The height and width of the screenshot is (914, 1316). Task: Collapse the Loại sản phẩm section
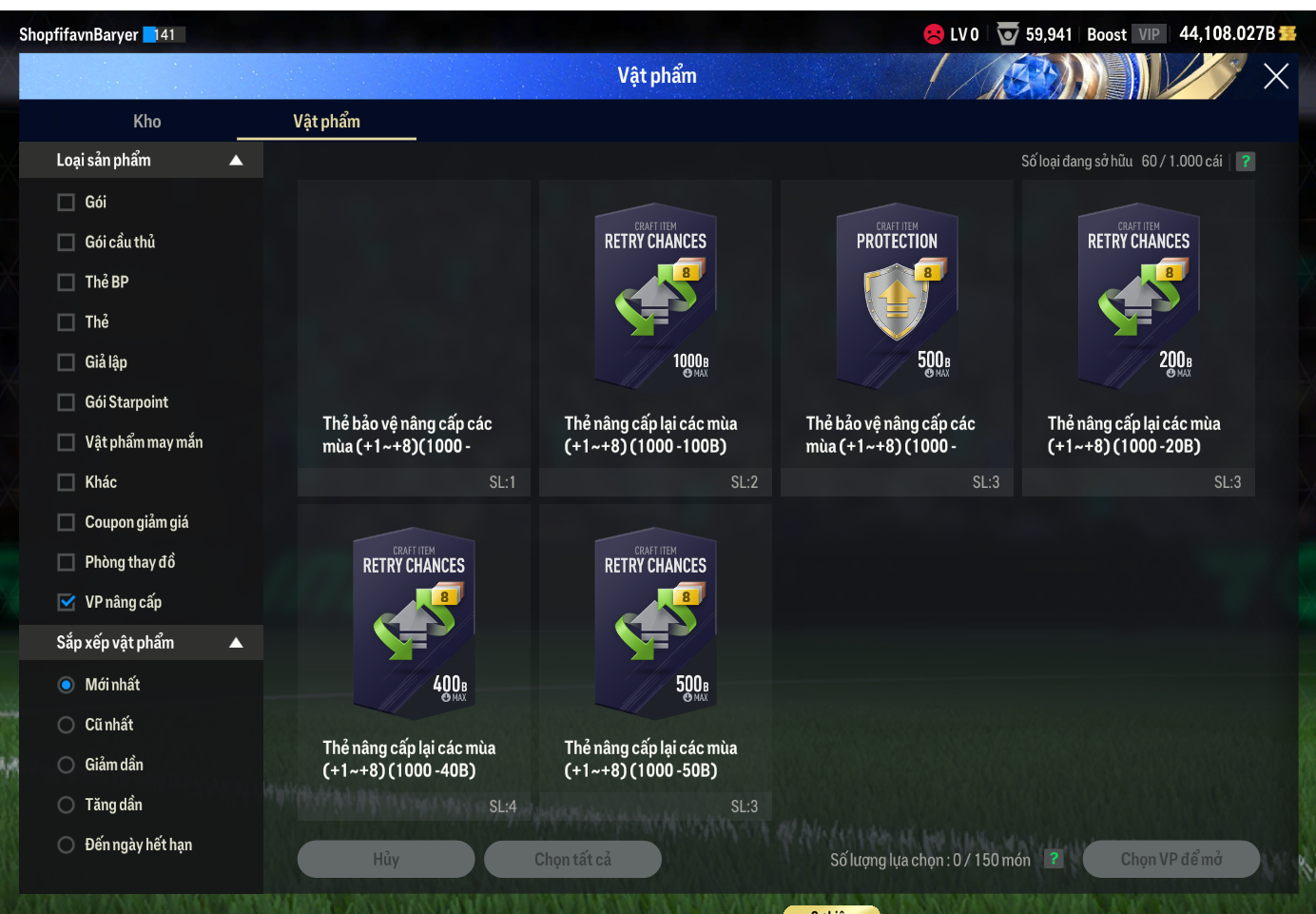[236, 161]
